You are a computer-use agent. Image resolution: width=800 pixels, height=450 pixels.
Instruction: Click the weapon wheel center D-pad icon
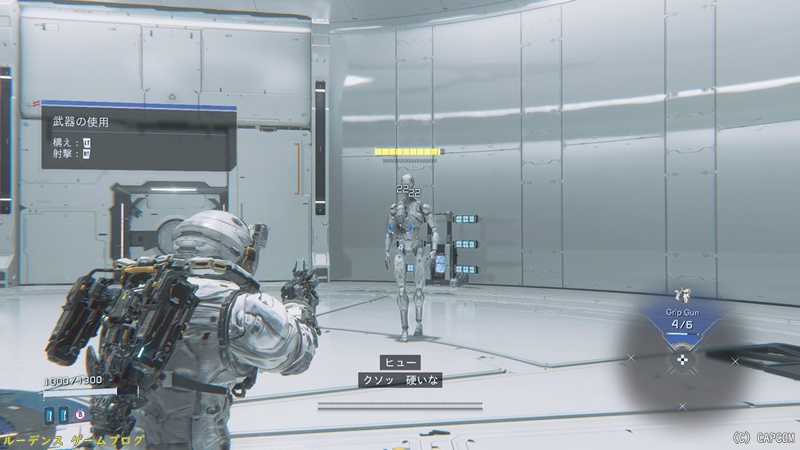[683, 359]
